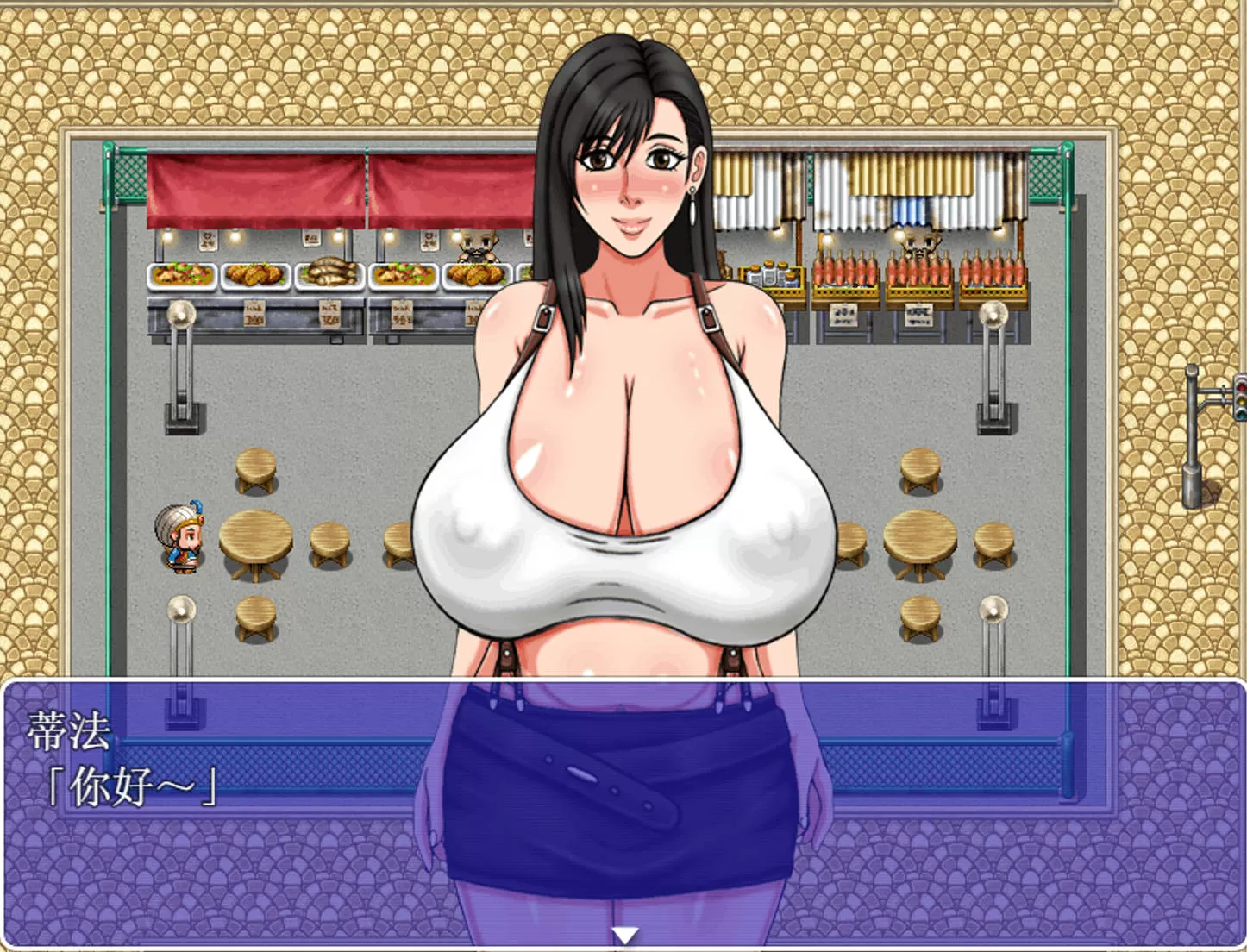Select the red awning over the left stalls

tap(259, 185)
